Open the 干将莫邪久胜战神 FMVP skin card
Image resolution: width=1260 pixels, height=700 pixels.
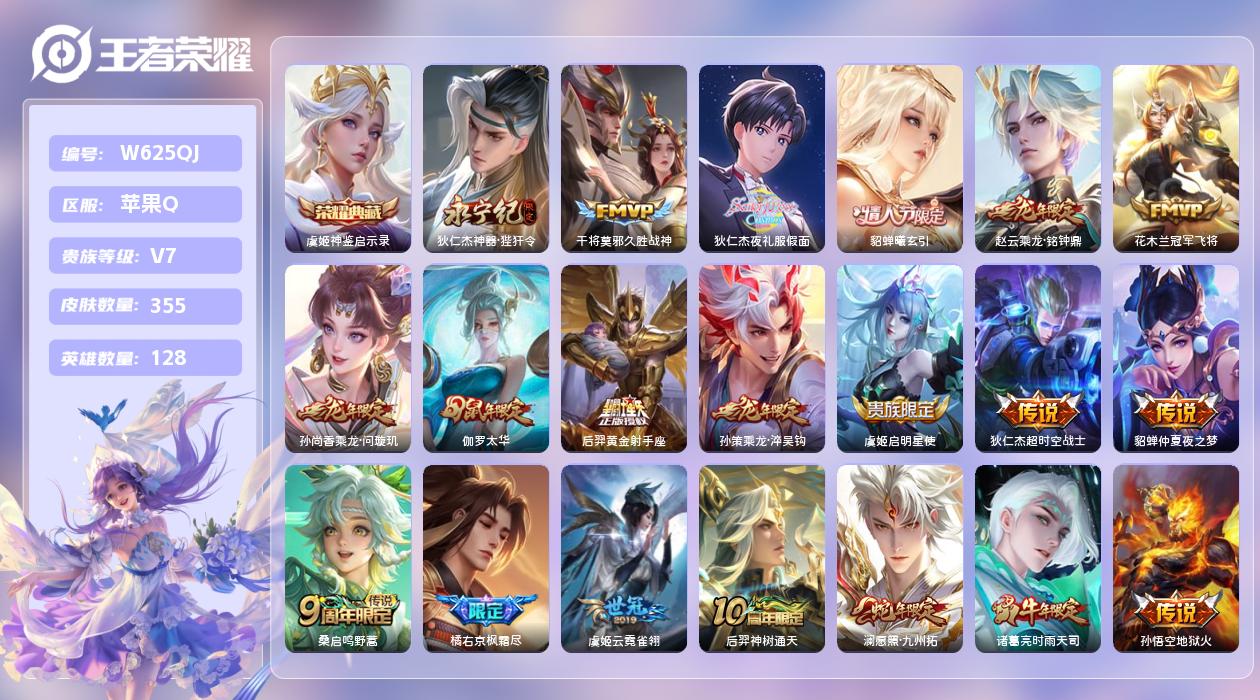(624, 158)
